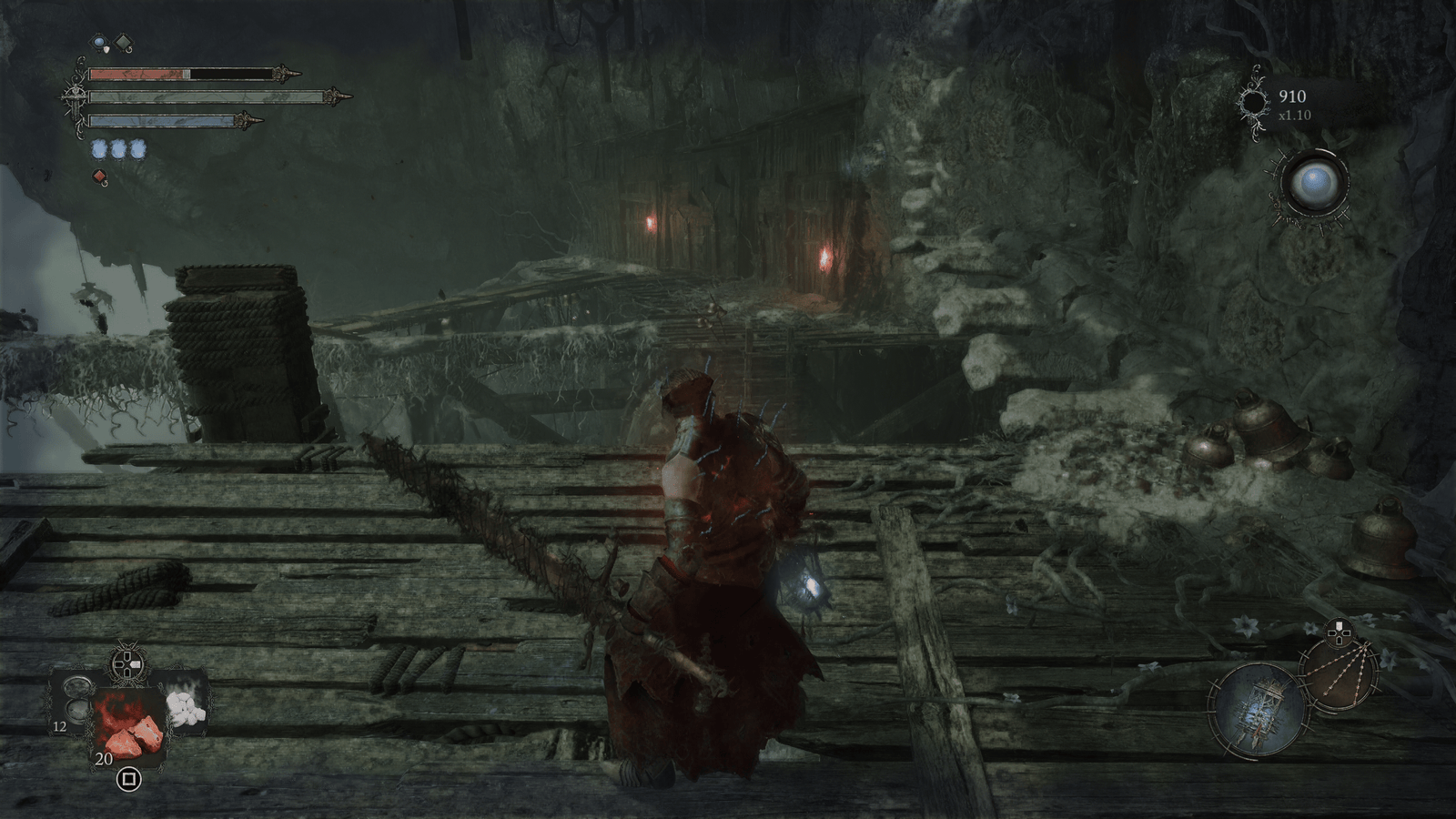The width and height of the screenshot is (1456, 819).
Task: Click the Vigor multiplier label x1.10
Action: (x=1295, y=115)
